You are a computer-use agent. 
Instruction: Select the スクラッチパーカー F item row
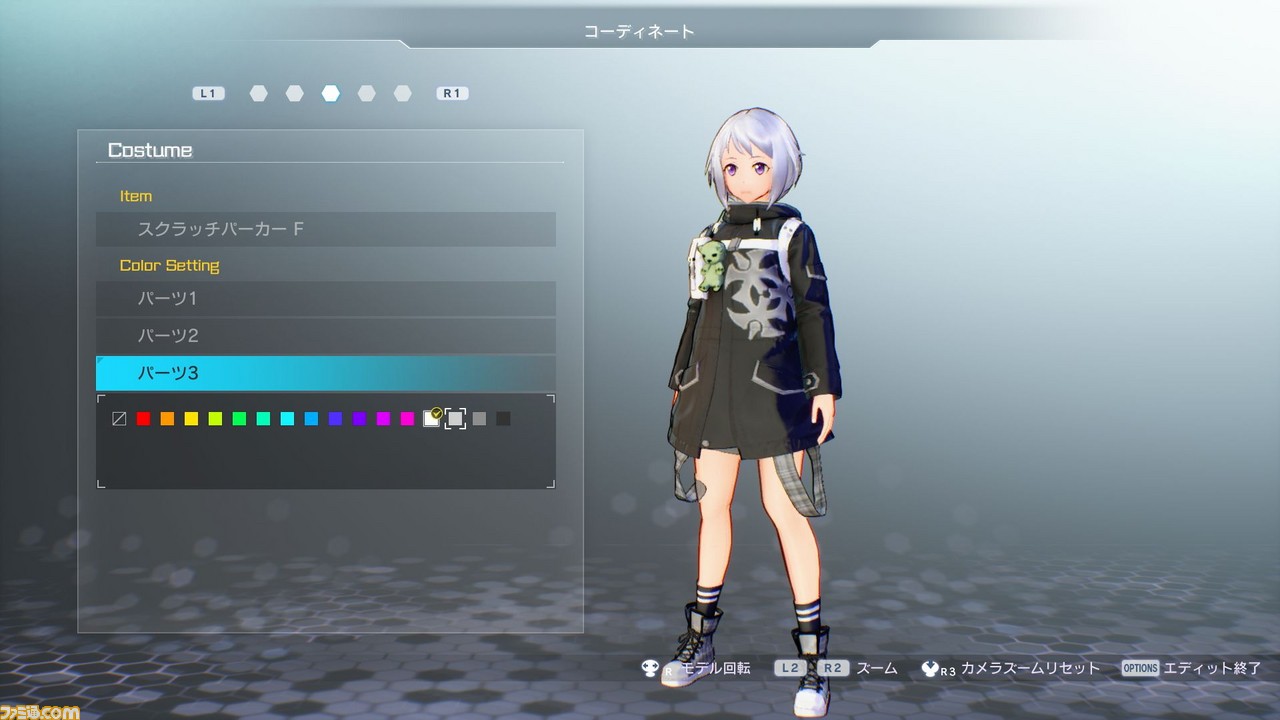[x=325, y=229]
